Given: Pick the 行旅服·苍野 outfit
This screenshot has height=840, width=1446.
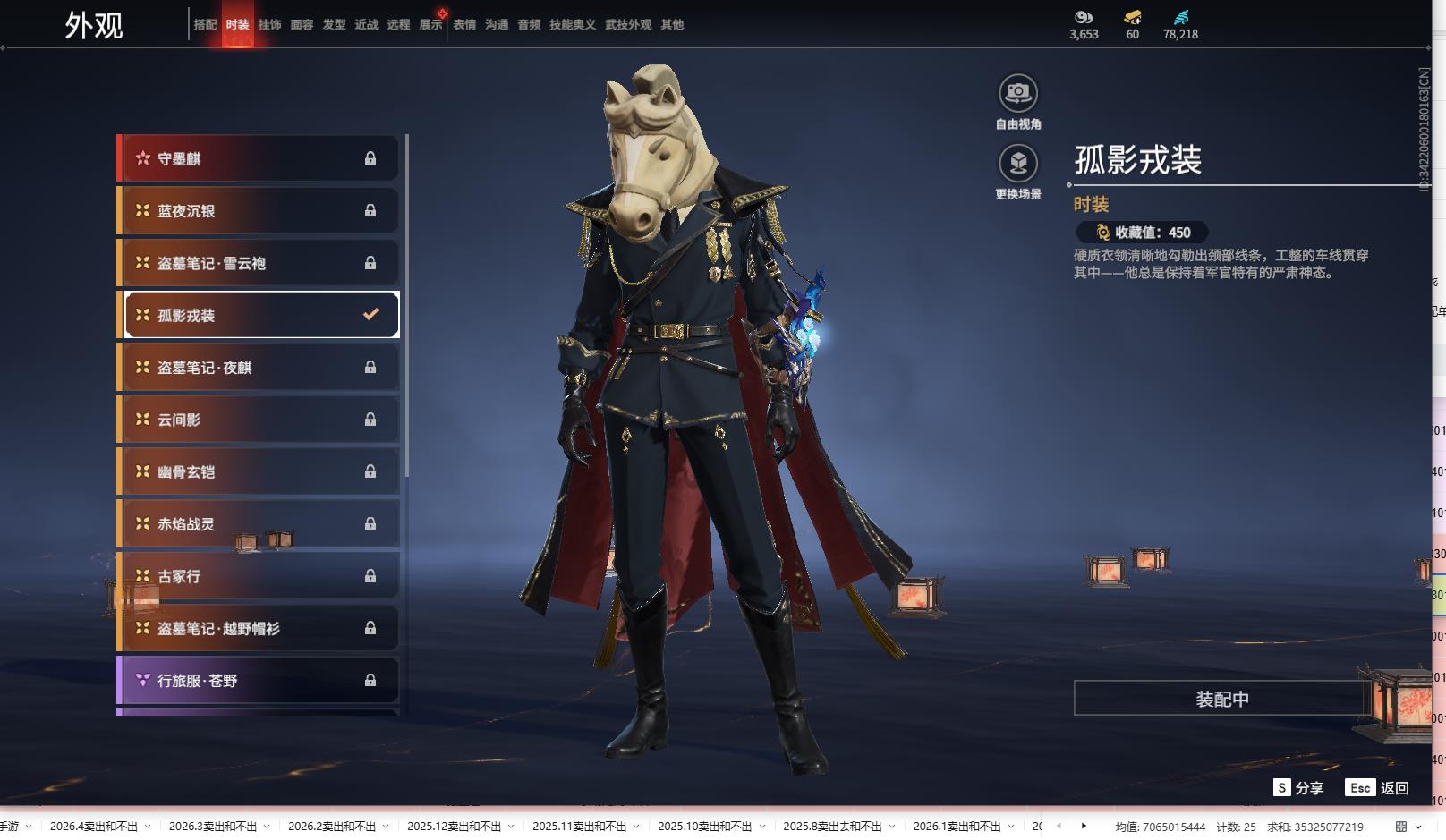Looking at the screenshot, I should tap(258, 681).
